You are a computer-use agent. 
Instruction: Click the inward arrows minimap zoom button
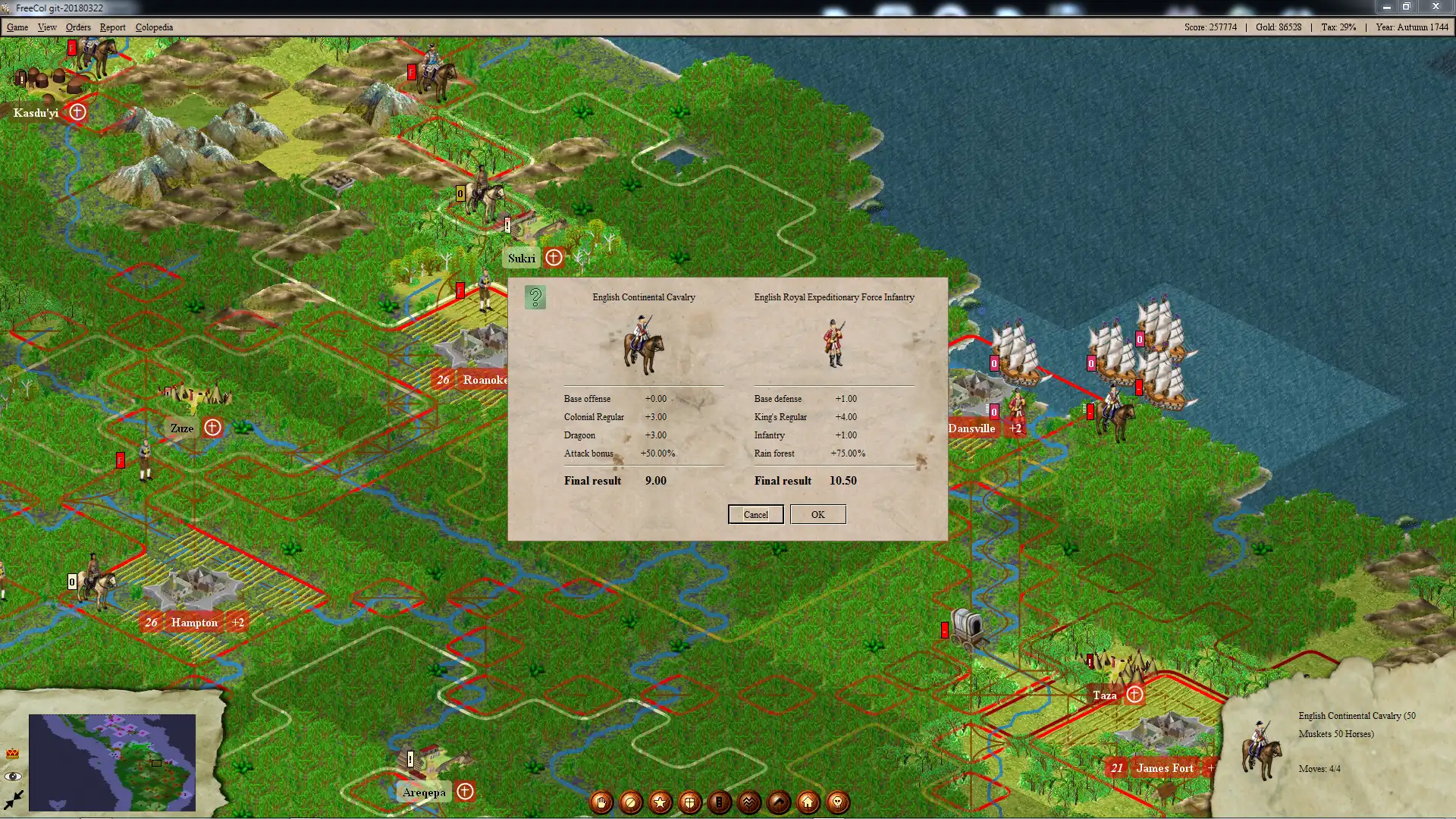click(13, 799)
